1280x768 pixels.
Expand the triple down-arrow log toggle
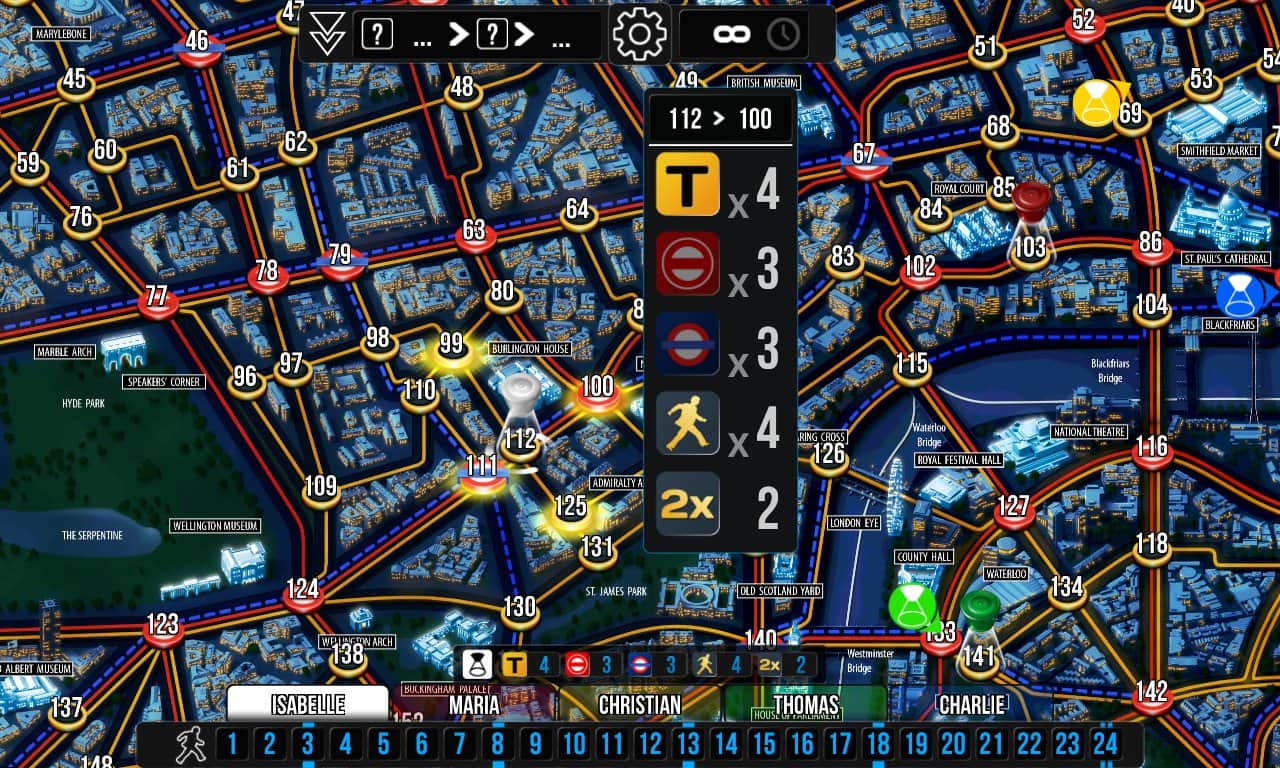(327, 35)
